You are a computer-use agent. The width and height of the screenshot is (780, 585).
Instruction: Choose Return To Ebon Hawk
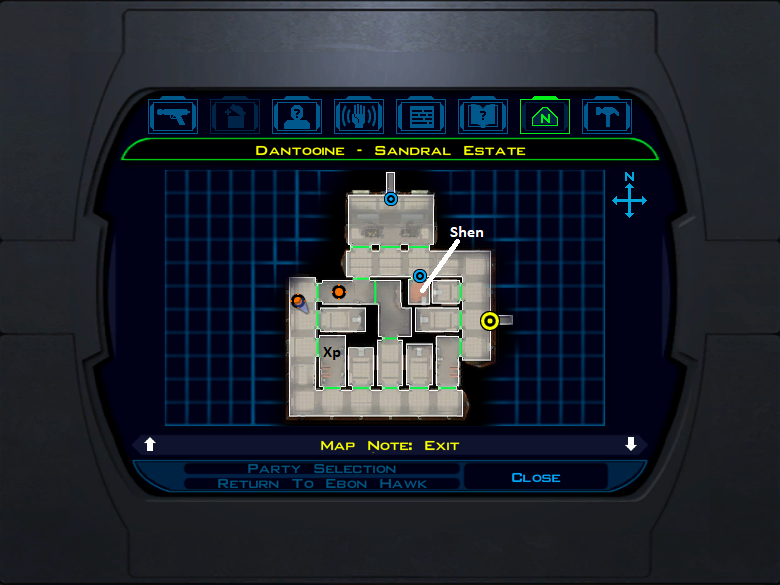coord(322,484)
